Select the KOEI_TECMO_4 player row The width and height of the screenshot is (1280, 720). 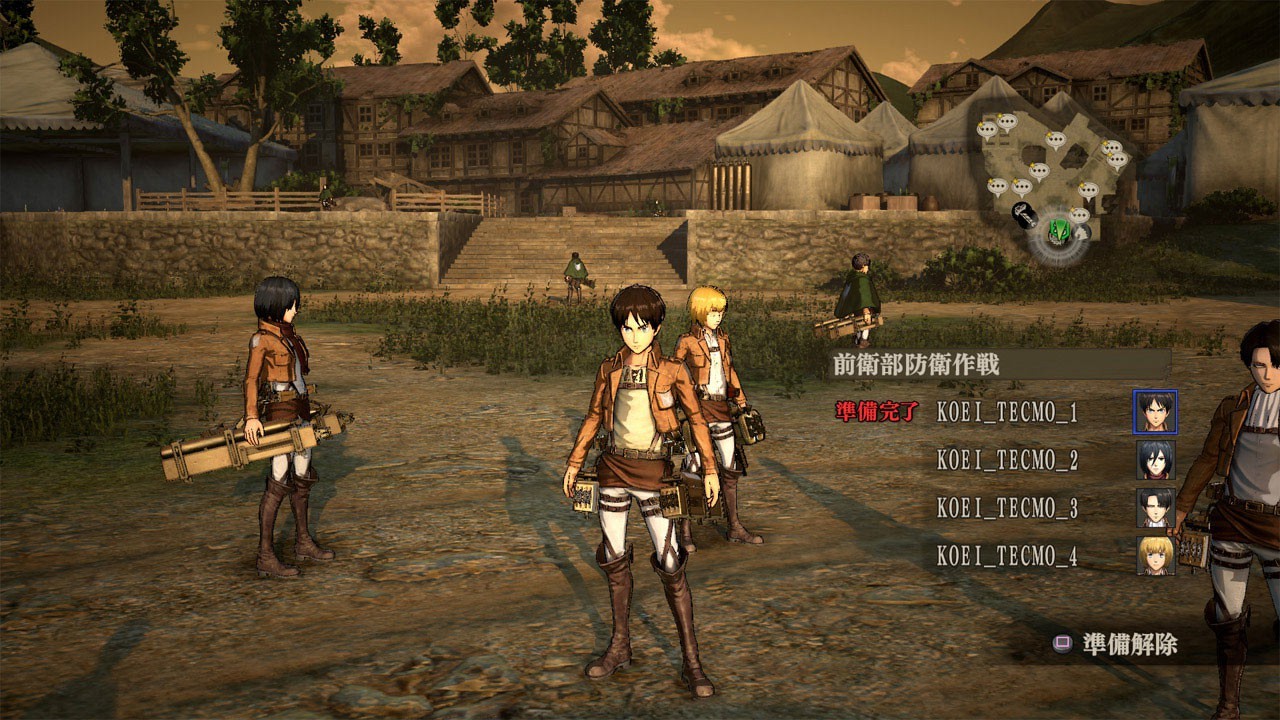click(x=1007, y=556)
